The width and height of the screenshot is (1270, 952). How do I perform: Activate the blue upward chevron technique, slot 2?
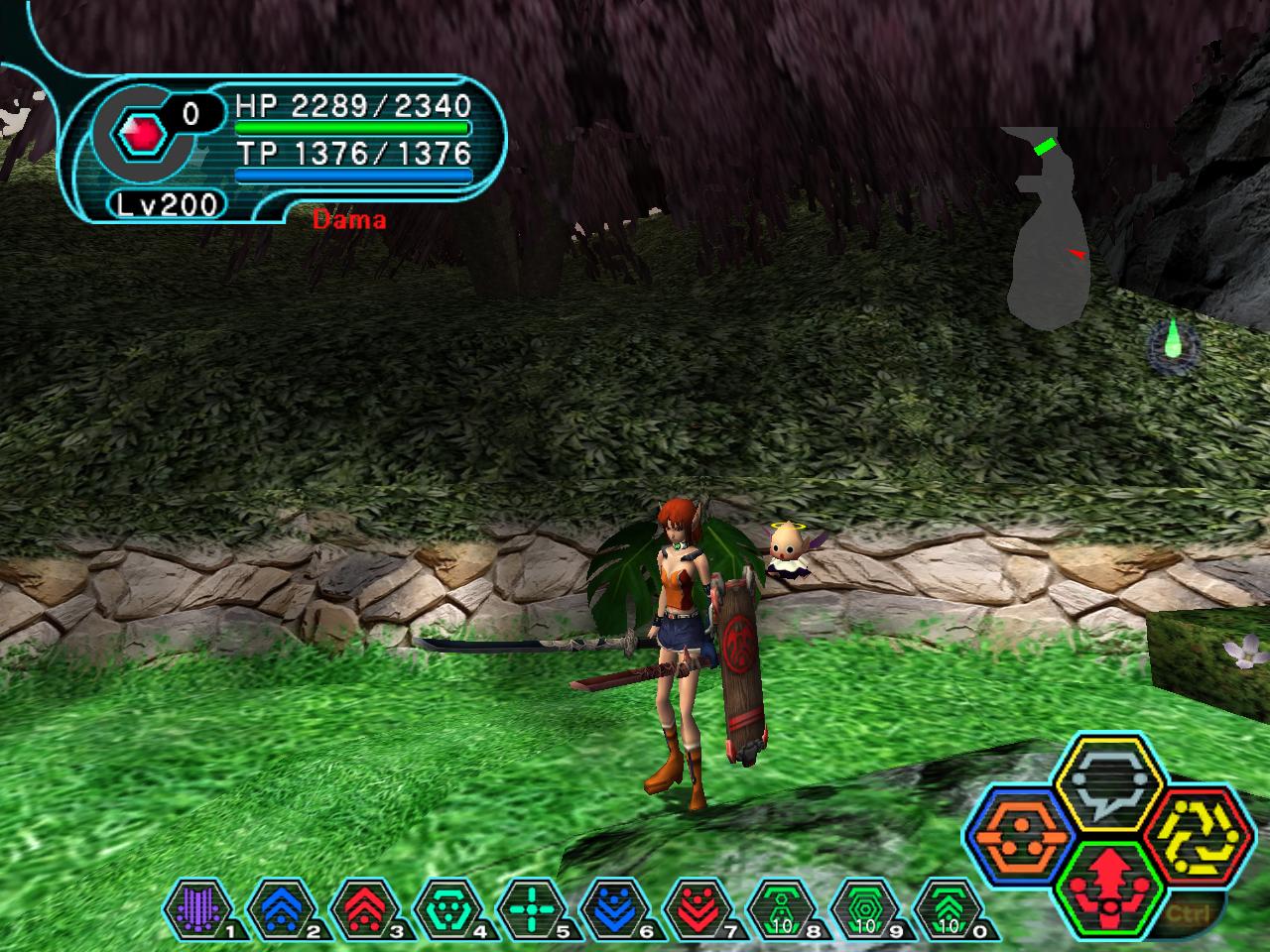point(274,907)
